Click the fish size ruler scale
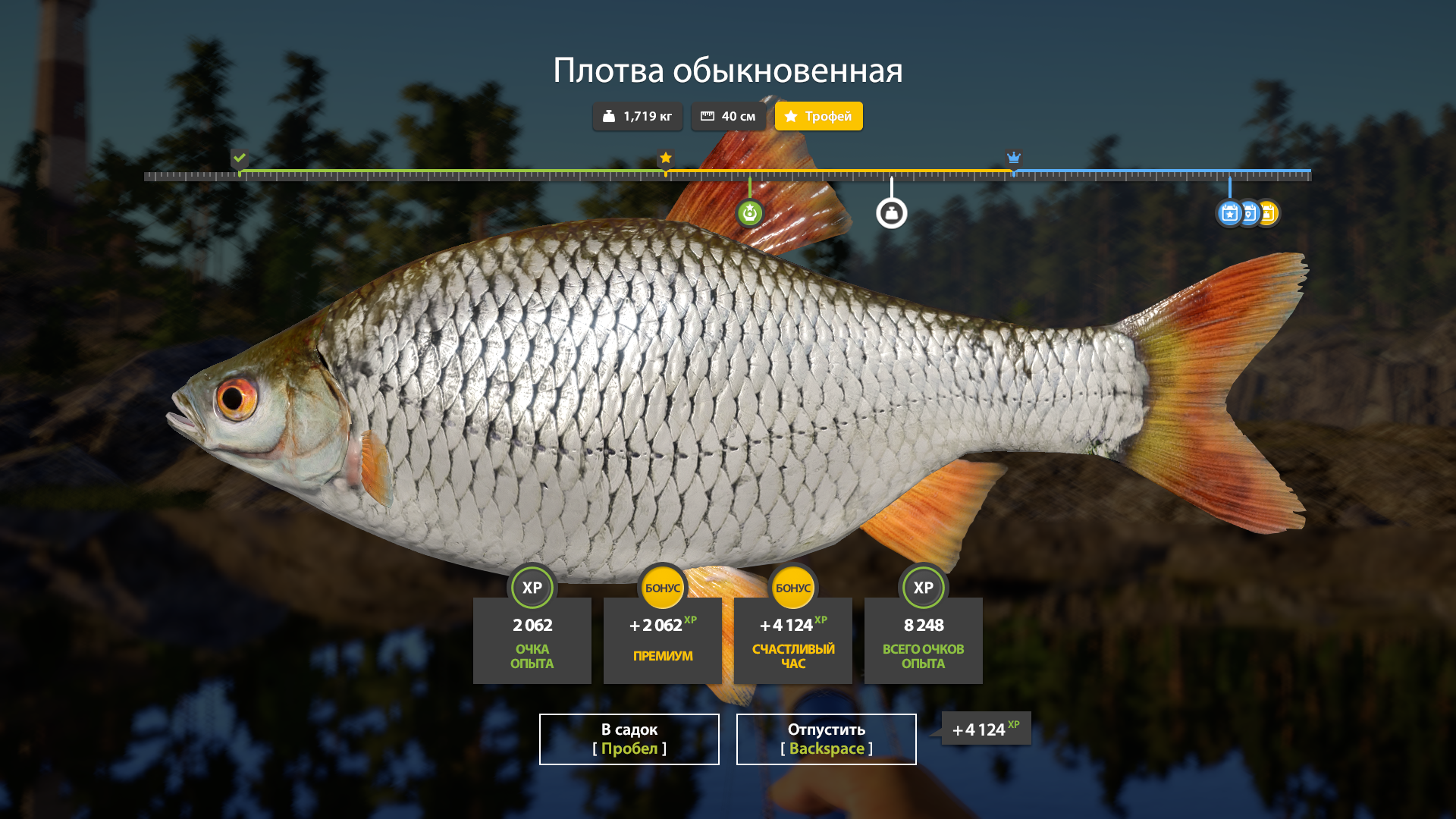1456x819 pixels. tap(728, 176)
